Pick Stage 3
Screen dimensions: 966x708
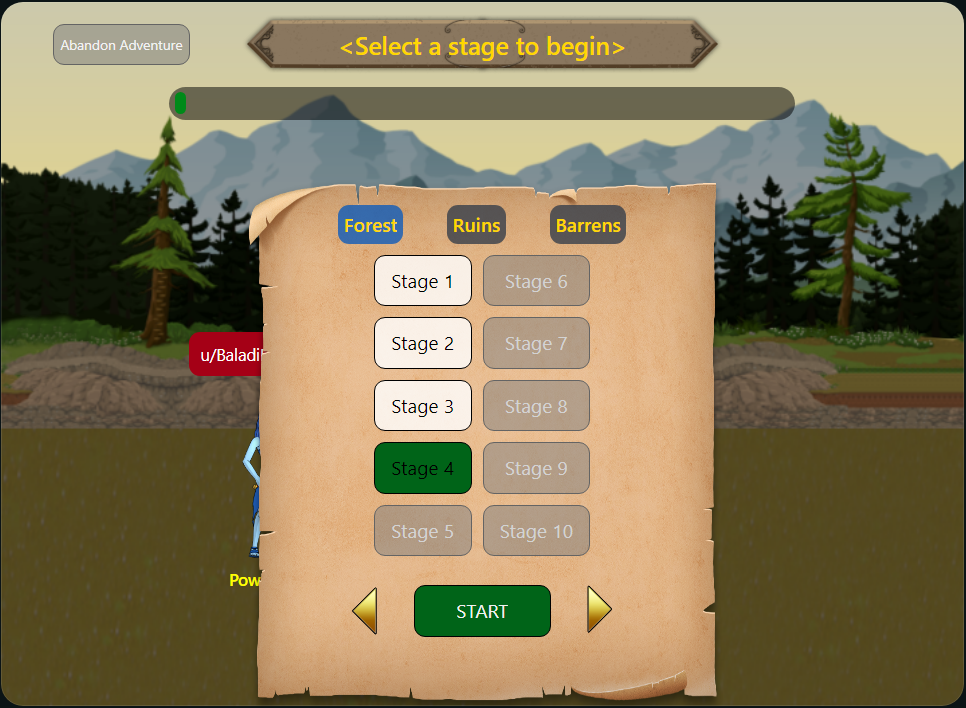click(422, 406)
